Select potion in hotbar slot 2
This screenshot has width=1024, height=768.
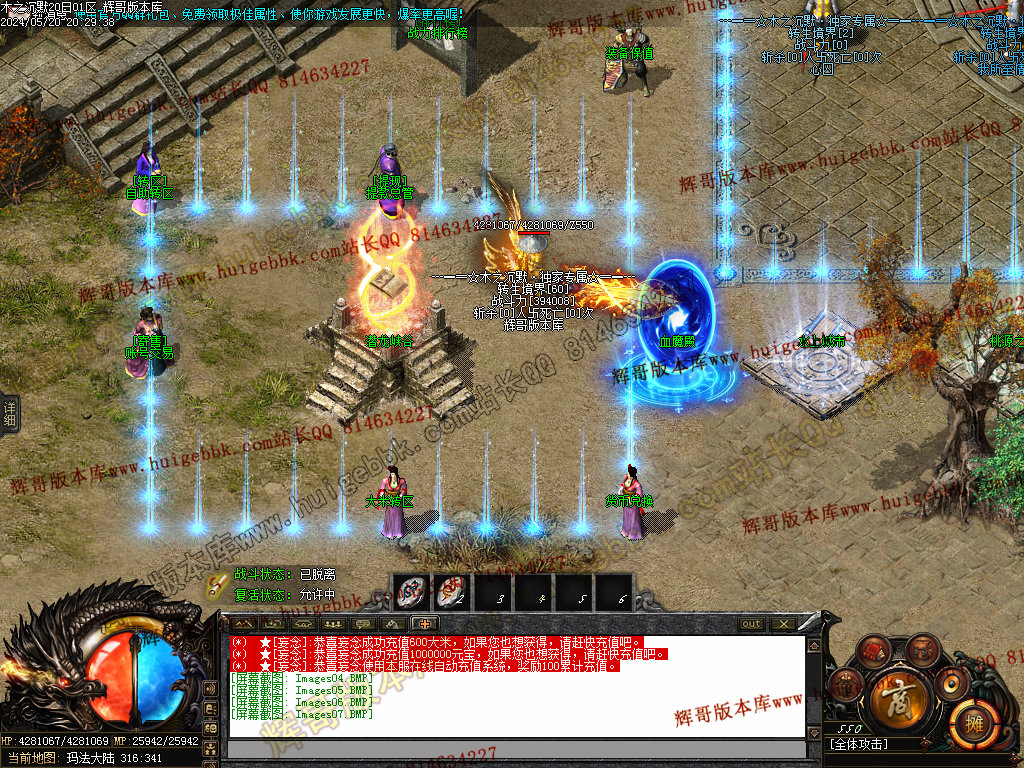click(x=453, y=592)
